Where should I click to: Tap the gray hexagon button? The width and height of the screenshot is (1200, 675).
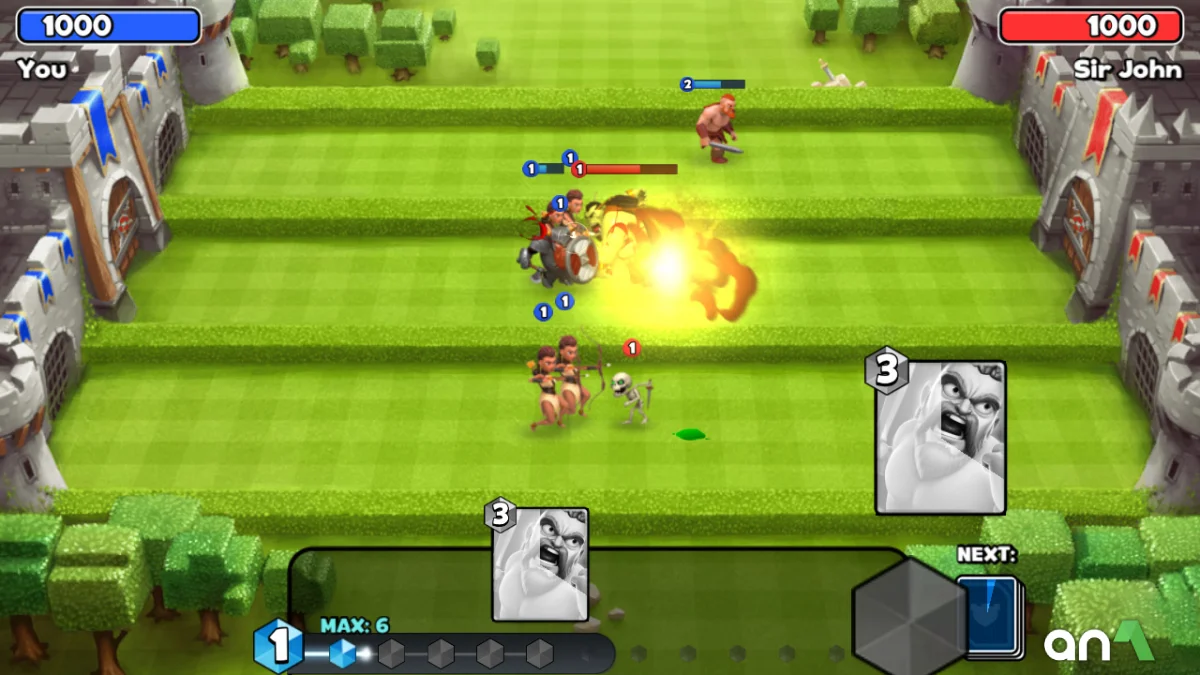tap(909, 615)
